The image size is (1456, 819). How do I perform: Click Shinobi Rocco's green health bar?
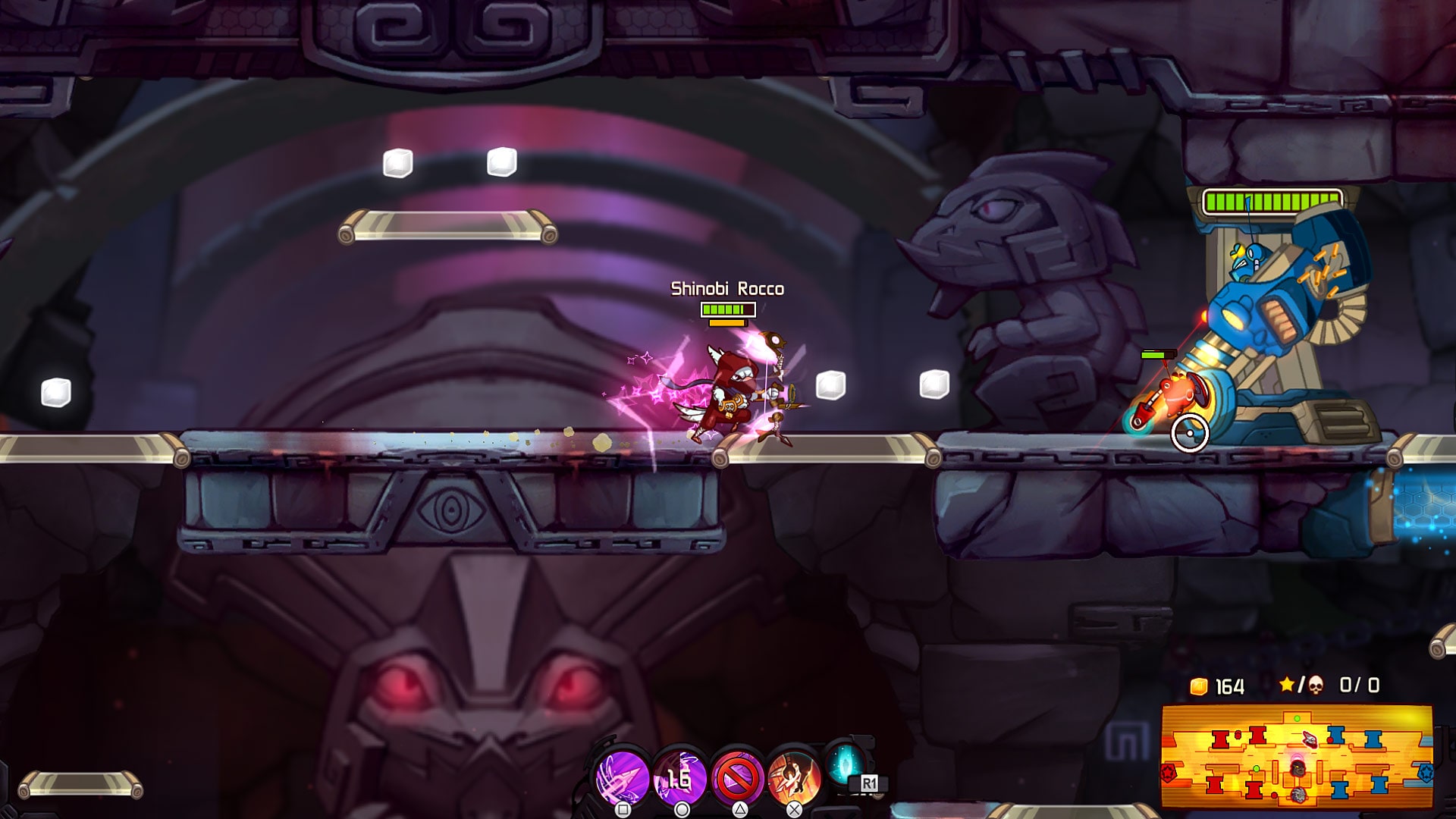click(x=726, y=309)
